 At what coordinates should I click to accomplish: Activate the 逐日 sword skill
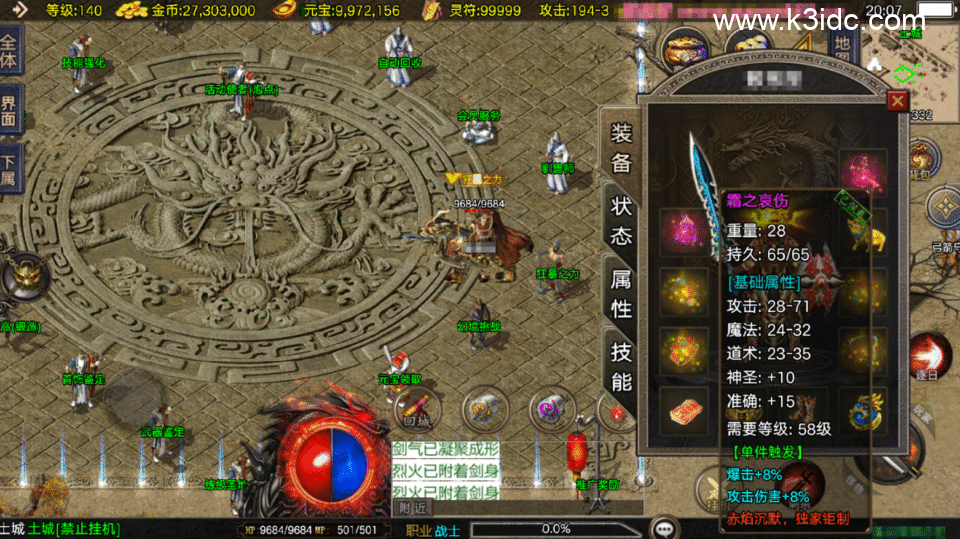point(929,356)
